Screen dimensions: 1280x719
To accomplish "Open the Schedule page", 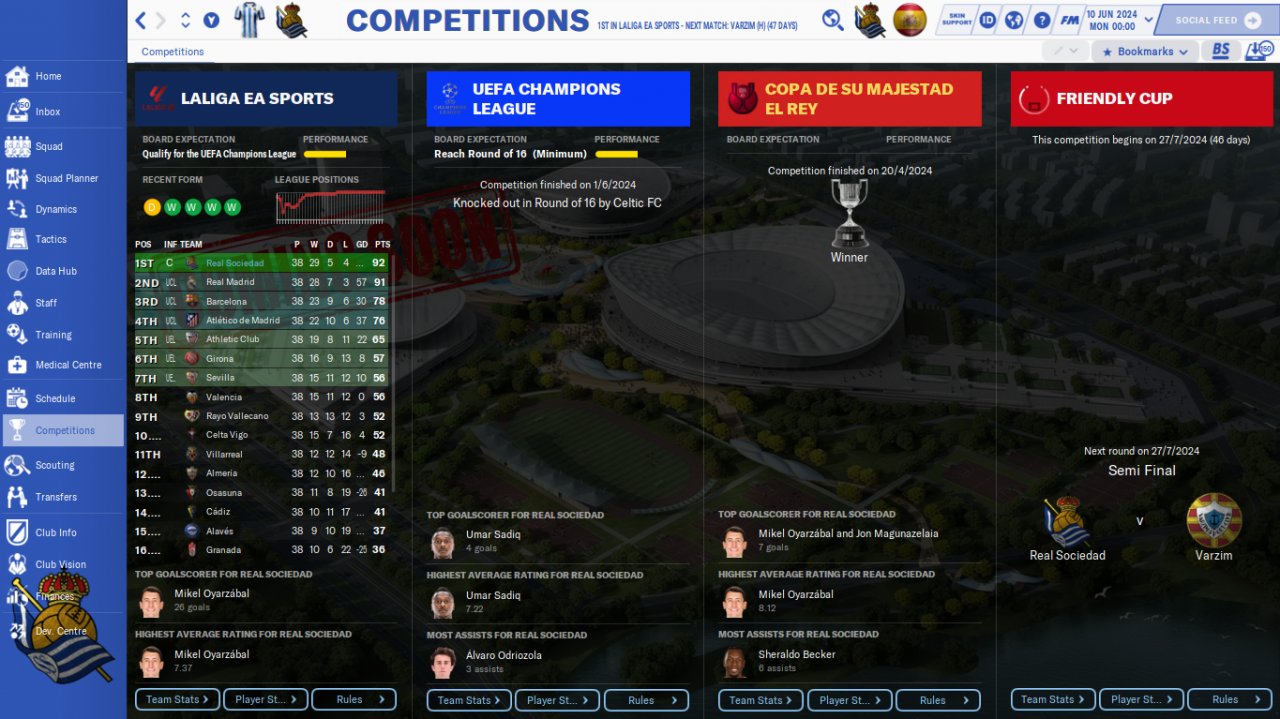I will point(55,398).
